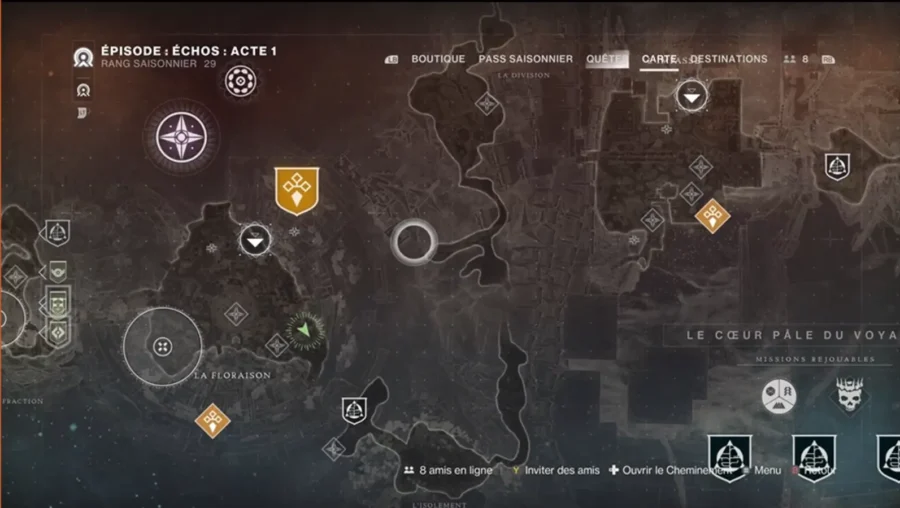900x508 pixels.
Task: Select the white shield marker on the right edge
Action: [837, 167]
